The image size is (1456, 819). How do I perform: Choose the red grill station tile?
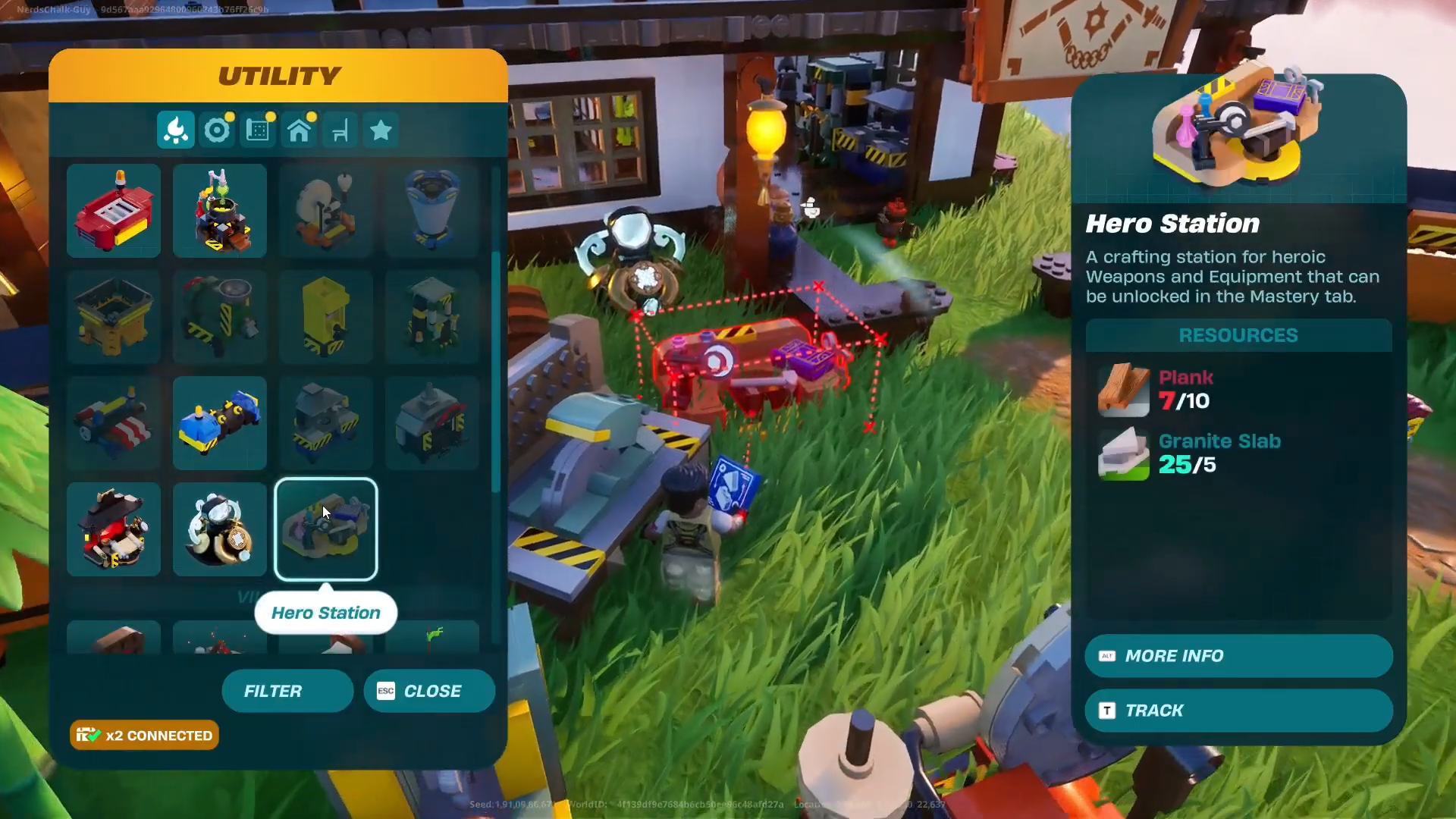pyautogui.click(x=114, y=211)
